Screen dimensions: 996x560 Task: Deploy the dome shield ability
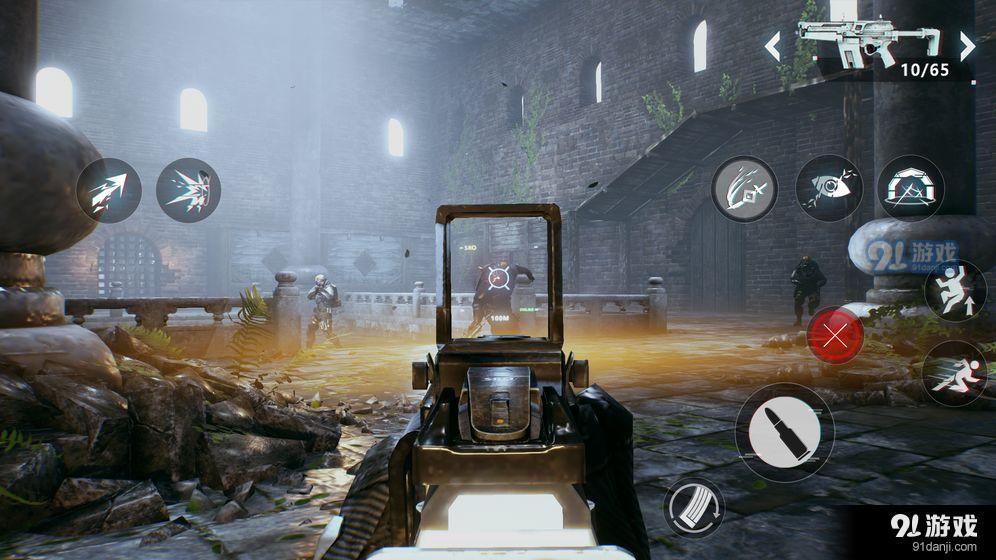910,188
